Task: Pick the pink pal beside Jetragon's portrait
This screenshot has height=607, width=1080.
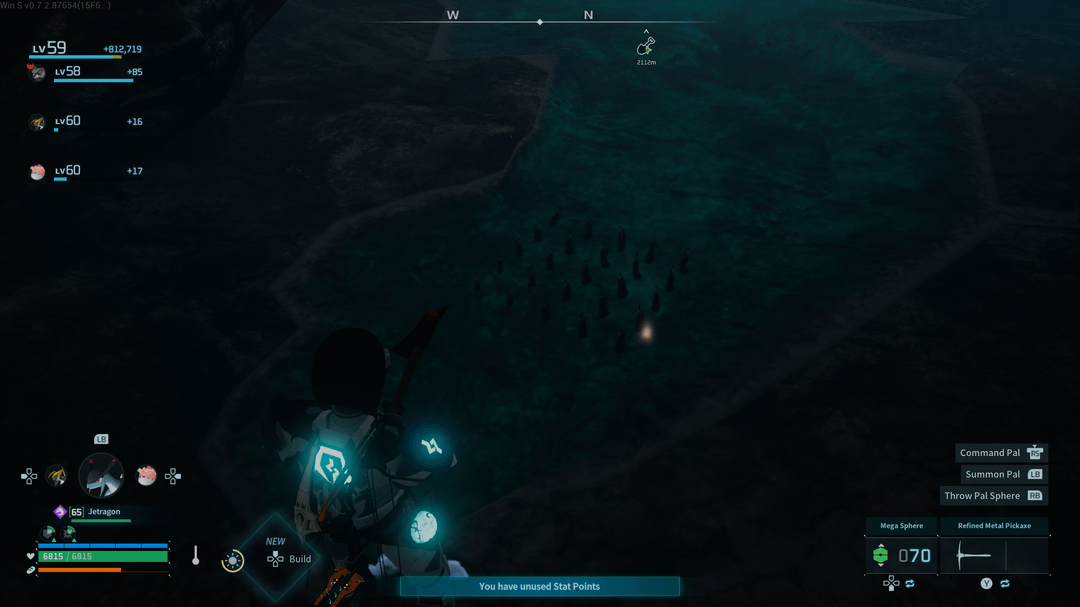Action: 146,476
